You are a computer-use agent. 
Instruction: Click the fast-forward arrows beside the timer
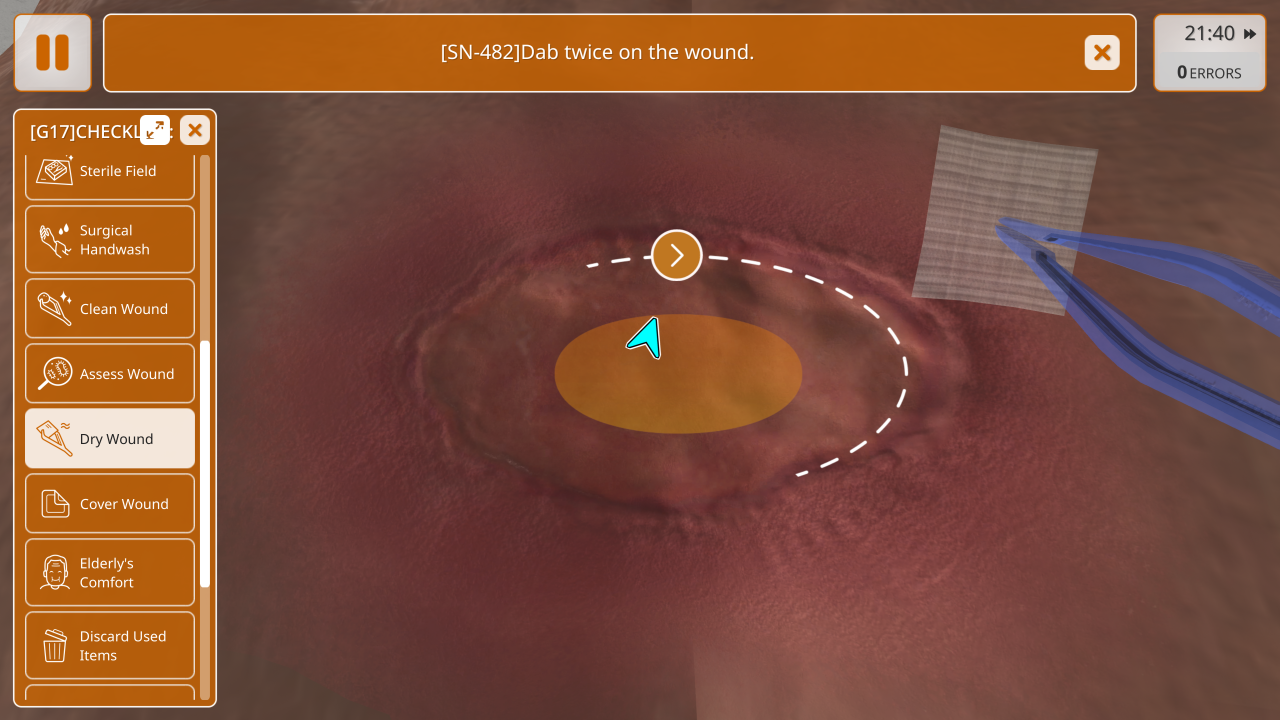pos(1250,34)
